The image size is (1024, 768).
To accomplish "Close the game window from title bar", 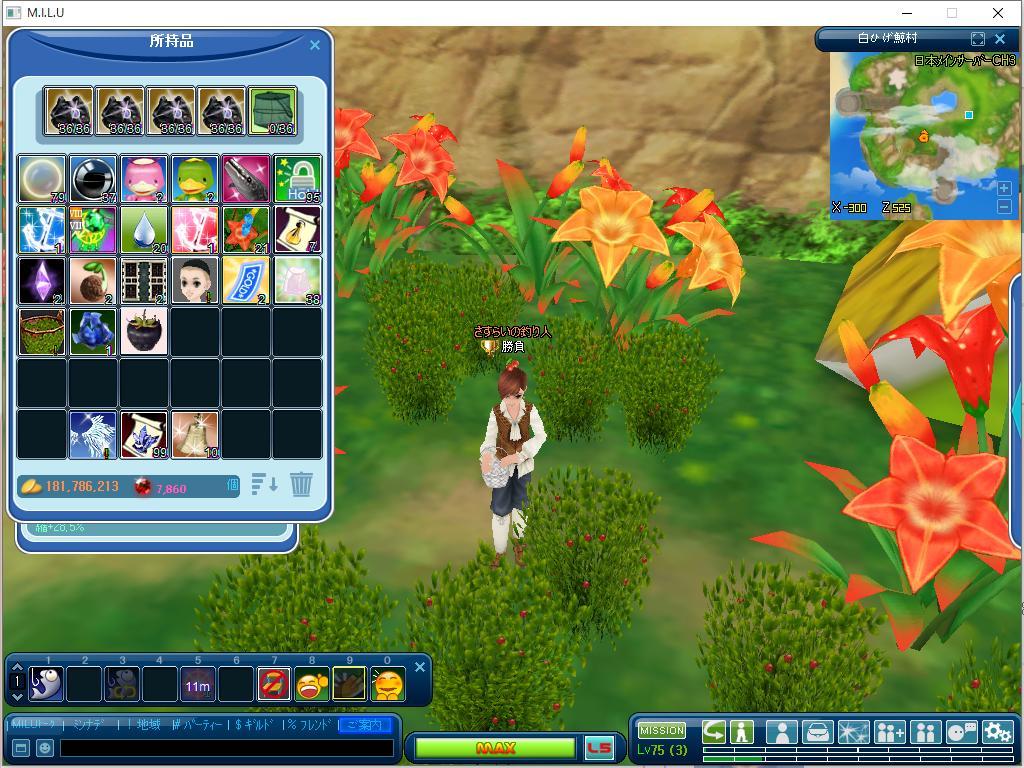I will coord(997,13).
